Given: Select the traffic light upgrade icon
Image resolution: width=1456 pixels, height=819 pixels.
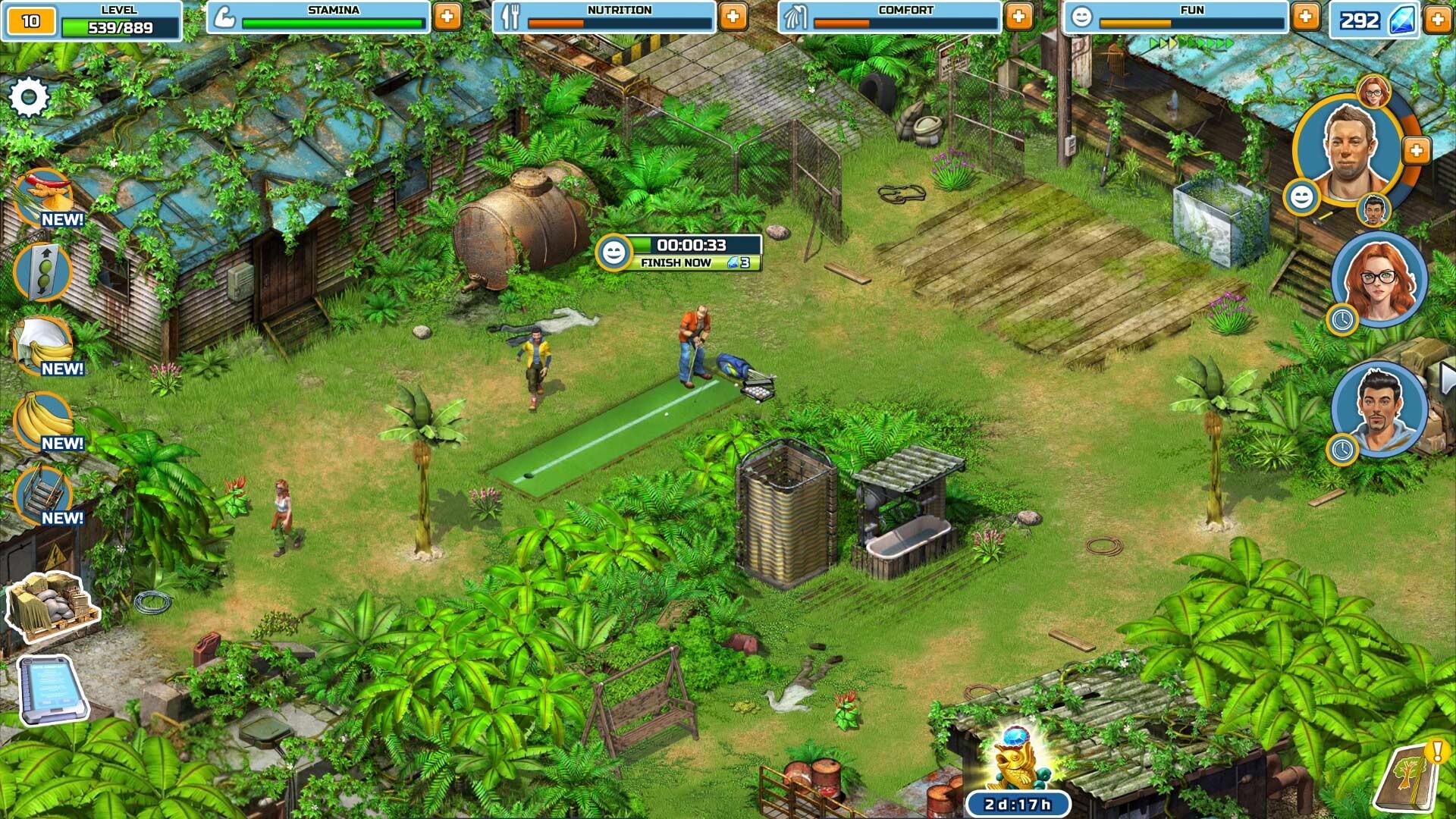Looking at the screenshot, I should (42, 271).
